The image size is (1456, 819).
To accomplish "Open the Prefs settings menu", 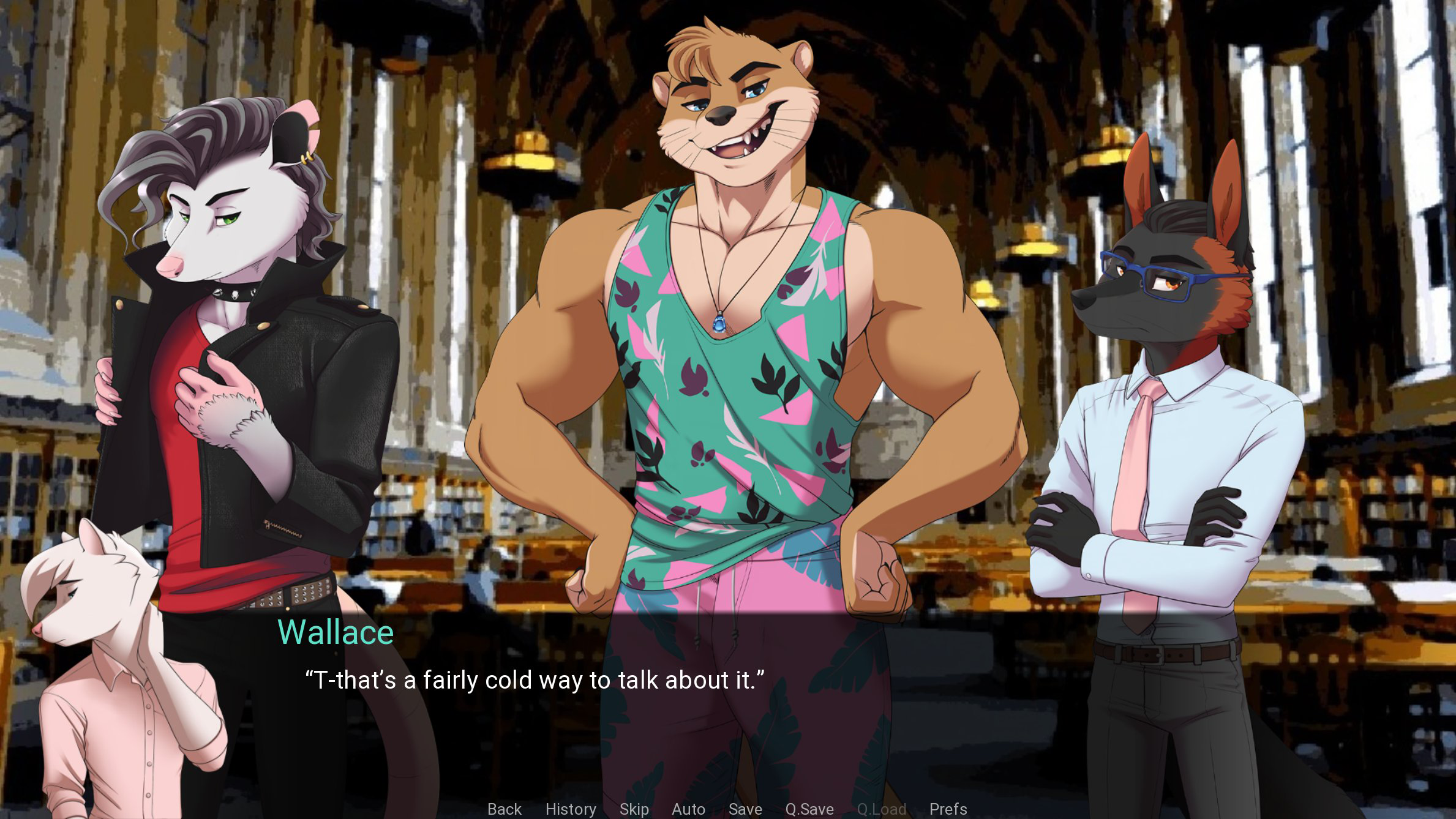I will pyautogui.click(x=948, y=809).
